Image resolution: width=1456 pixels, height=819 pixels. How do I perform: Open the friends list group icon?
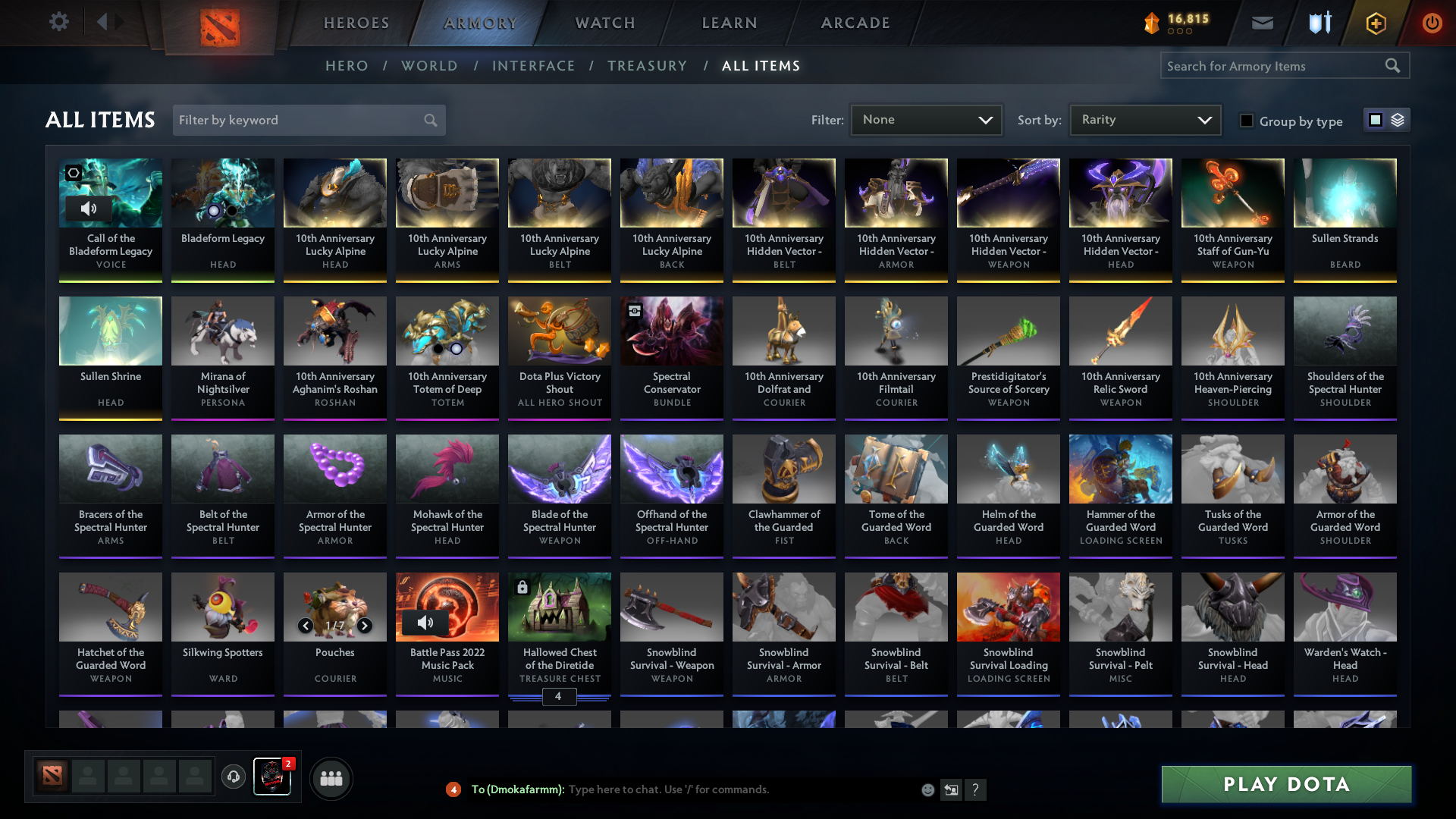[330, 778]
